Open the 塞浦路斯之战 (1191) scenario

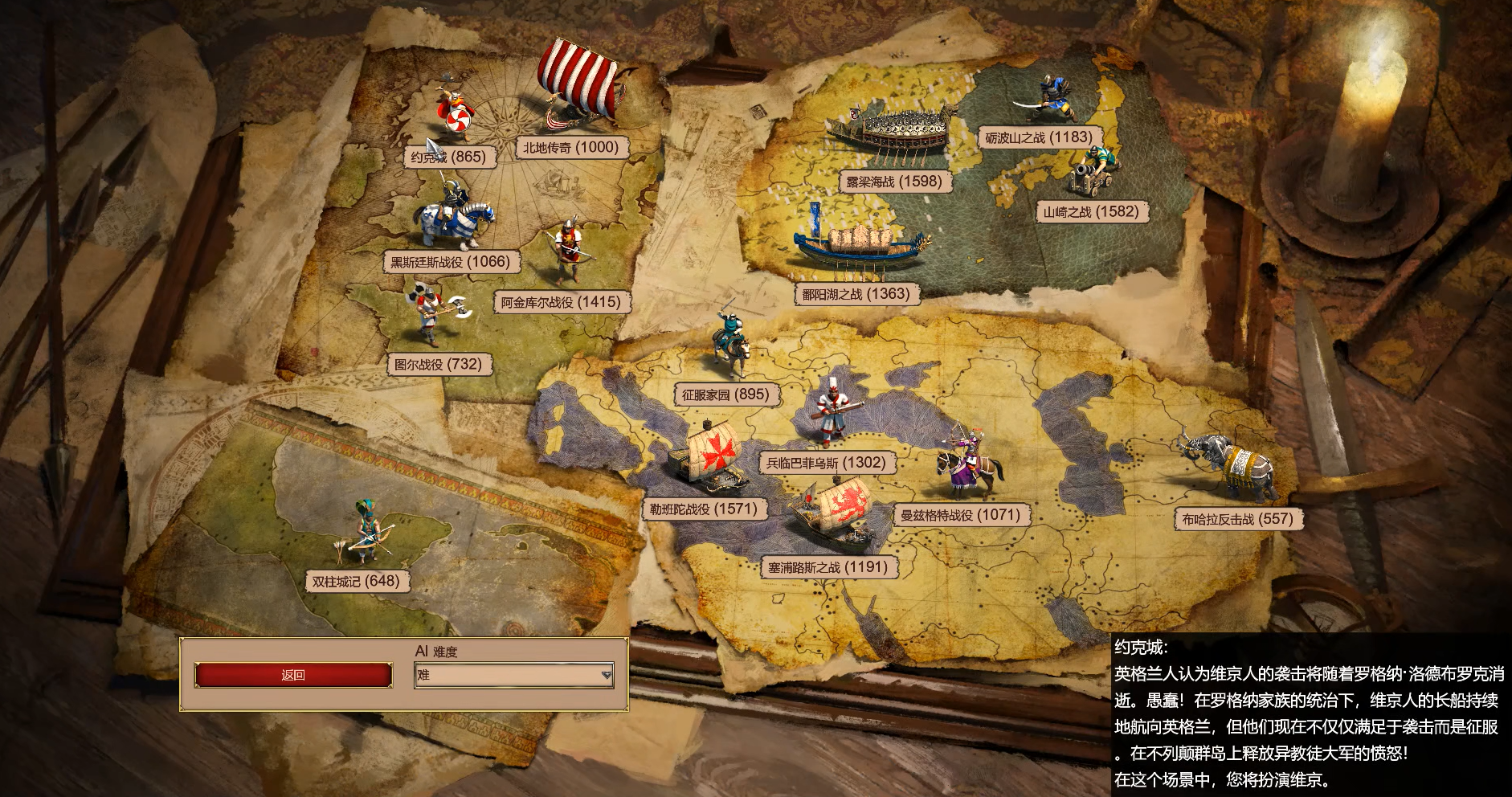point(828,567)
